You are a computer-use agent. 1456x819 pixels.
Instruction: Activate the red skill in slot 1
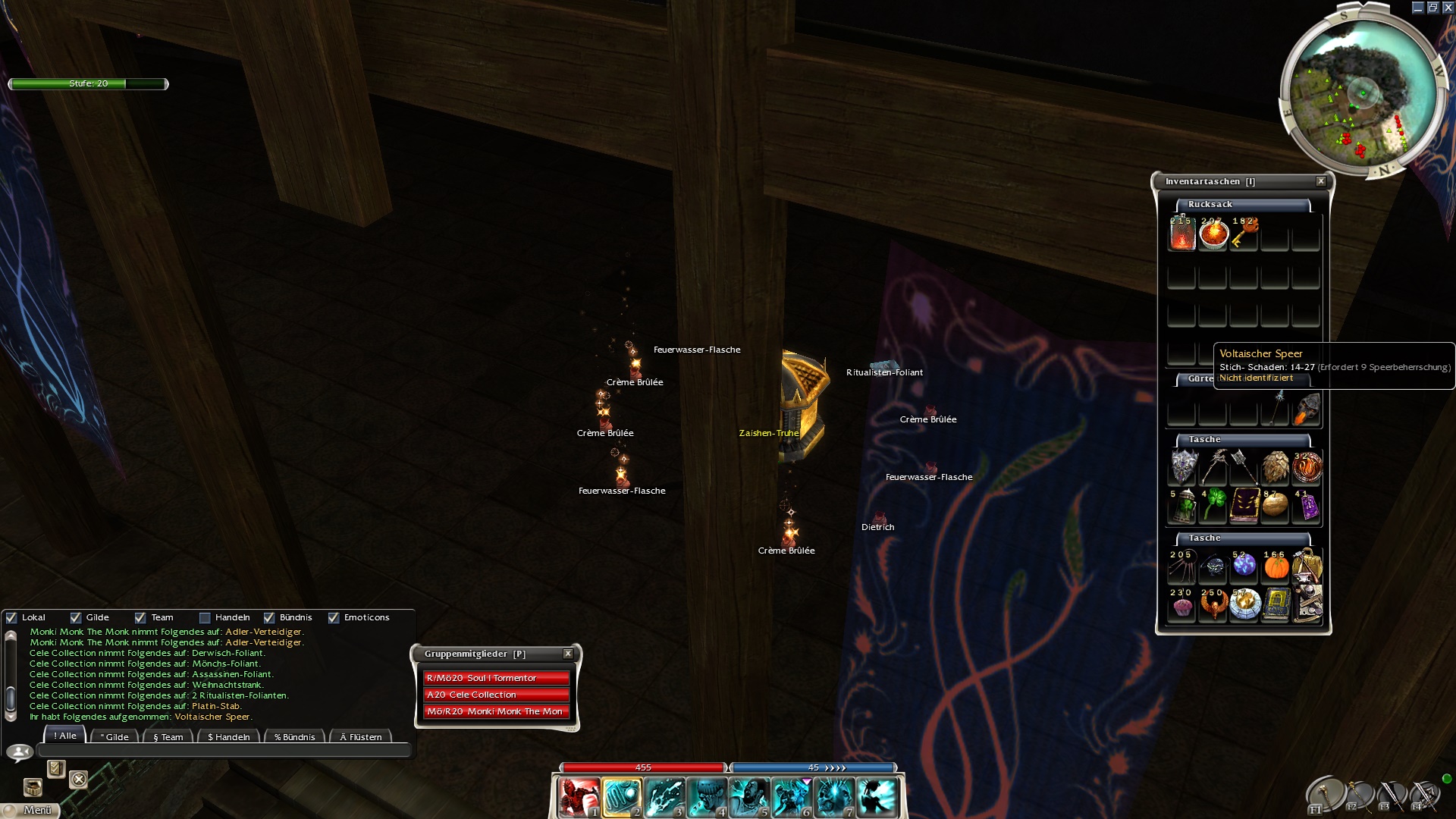point(579,797)
